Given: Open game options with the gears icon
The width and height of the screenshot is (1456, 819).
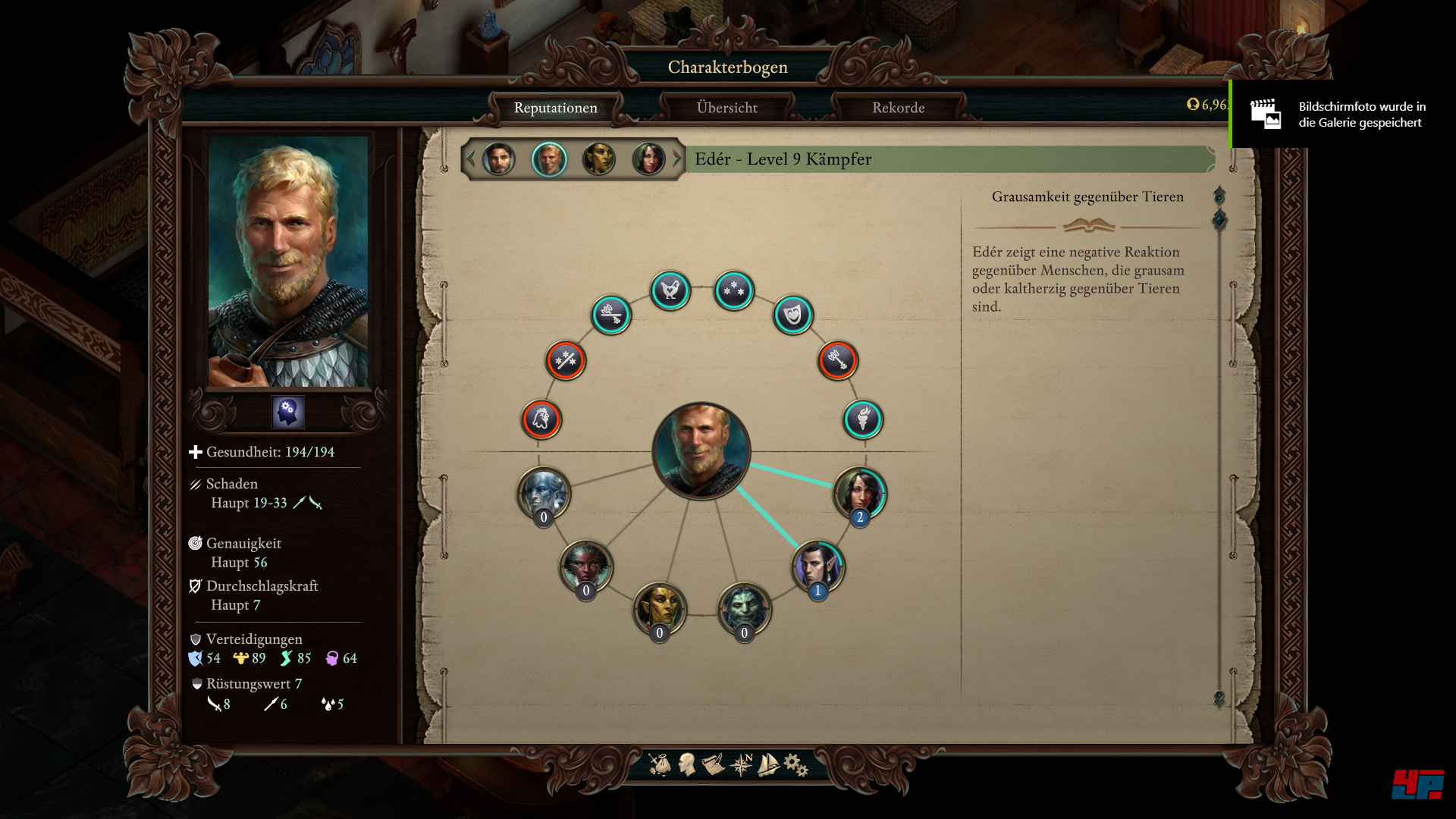Looking at the screenshot, I should (795, 764).
